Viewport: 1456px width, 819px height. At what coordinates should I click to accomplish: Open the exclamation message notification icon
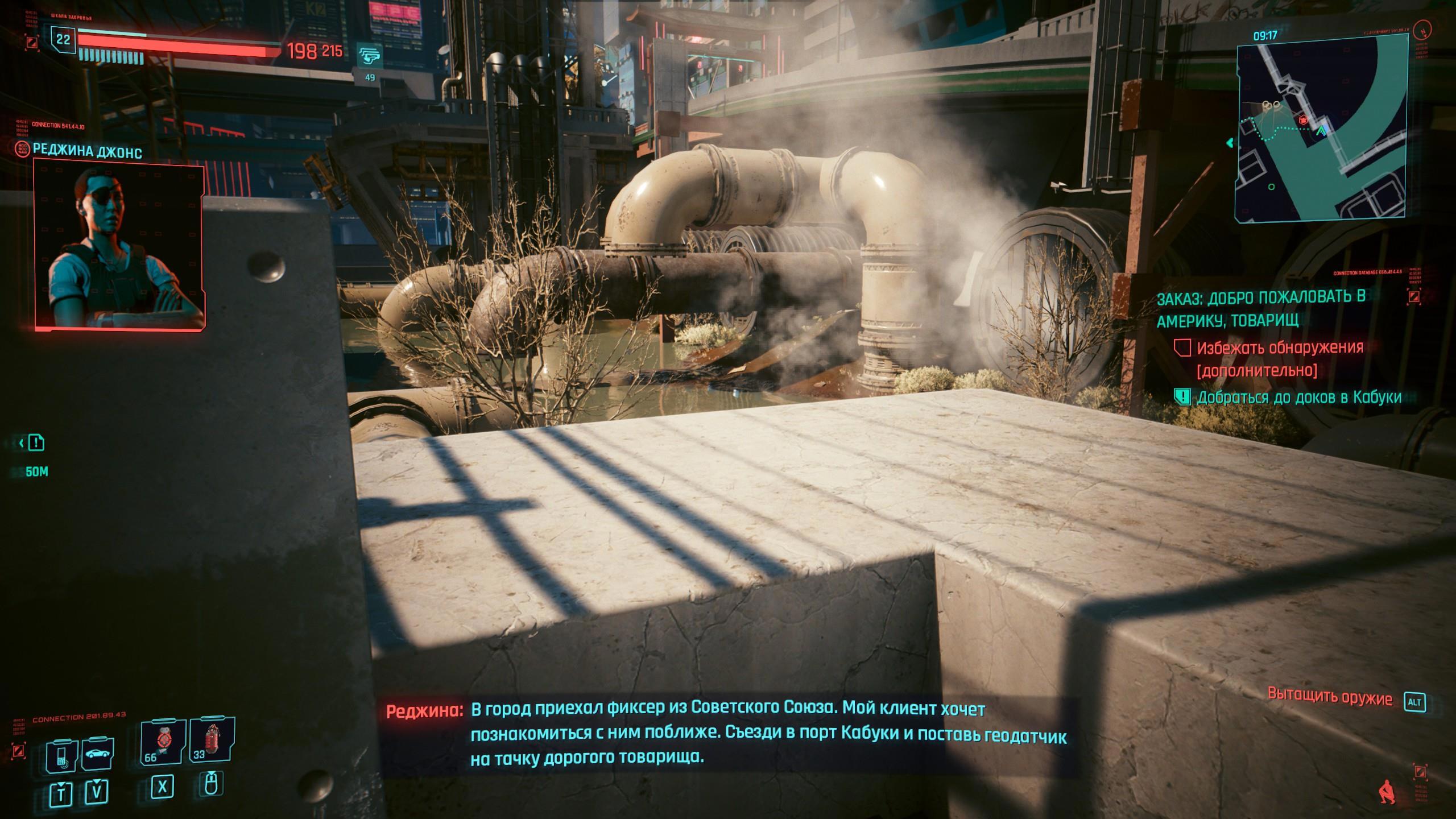[x=36, y=442]
